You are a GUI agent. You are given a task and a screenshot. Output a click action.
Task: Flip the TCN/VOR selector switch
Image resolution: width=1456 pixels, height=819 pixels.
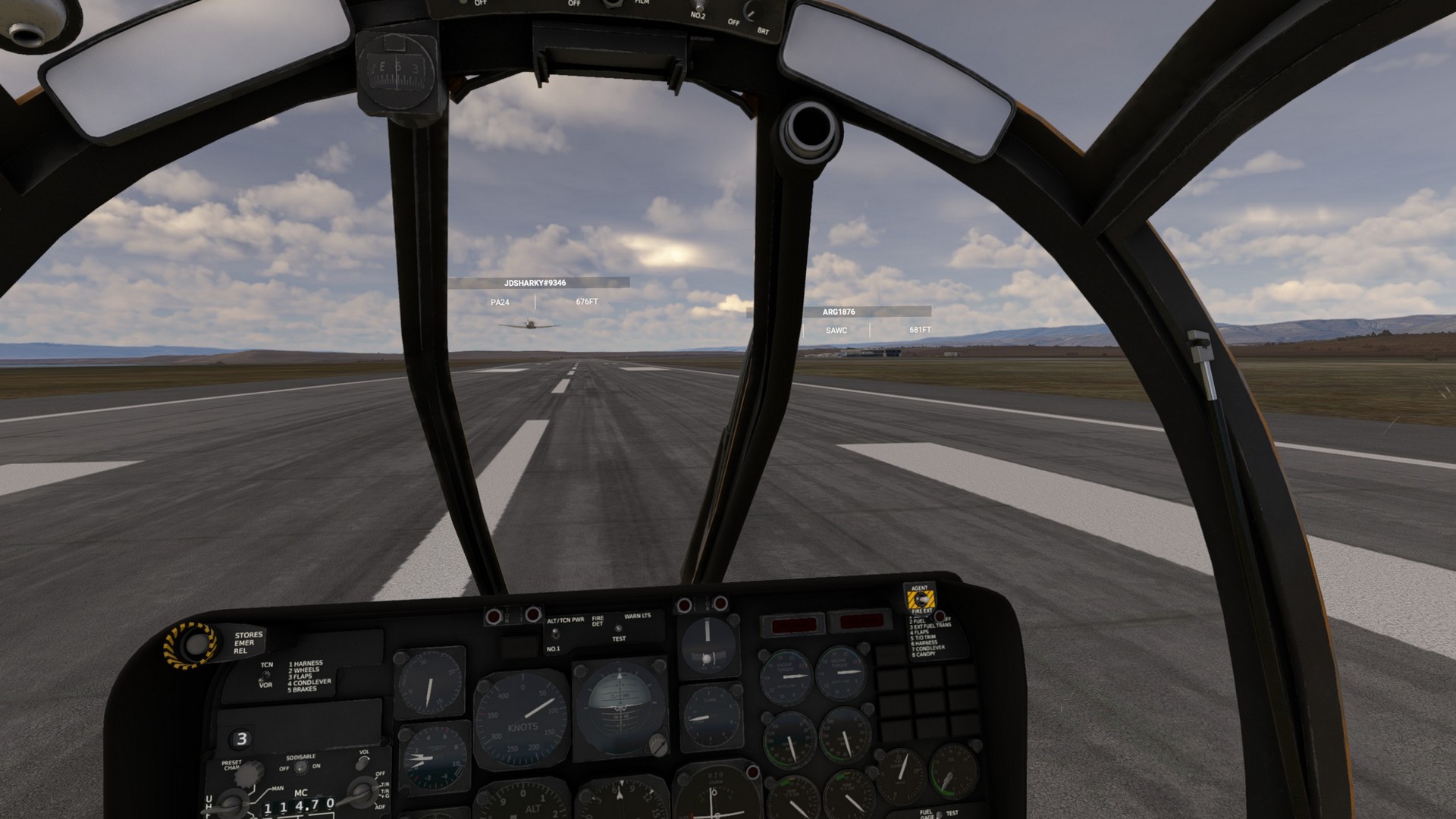(265, 675)
